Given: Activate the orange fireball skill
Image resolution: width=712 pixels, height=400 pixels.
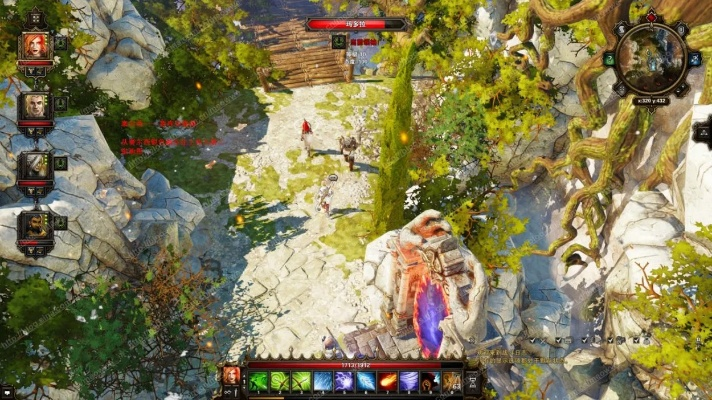Looking at the screenshot, I should pyautogui.click(x=387, y=381).
